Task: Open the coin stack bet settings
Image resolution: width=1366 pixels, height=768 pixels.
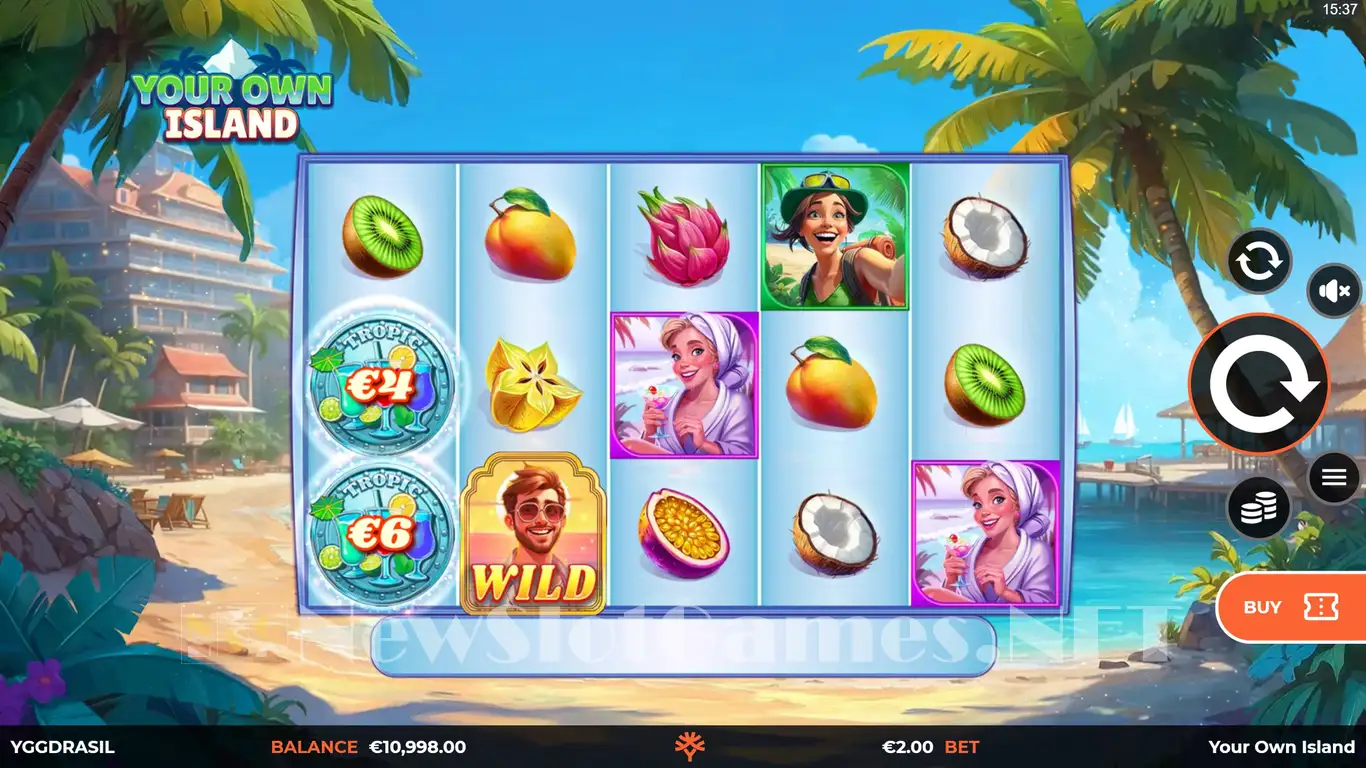Action: coord(1258,508)
